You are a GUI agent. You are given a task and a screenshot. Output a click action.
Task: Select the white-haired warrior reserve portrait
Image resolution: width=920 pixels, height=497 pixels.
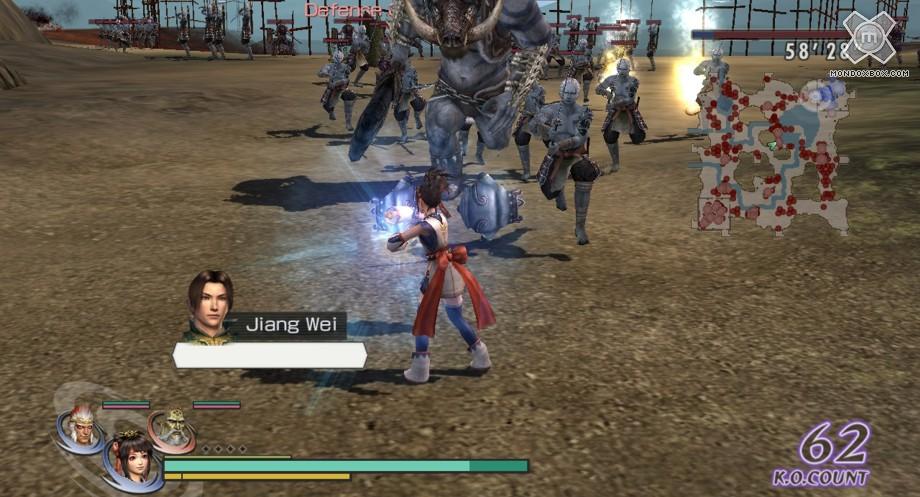pyautogui.click(x=81, y=426)
